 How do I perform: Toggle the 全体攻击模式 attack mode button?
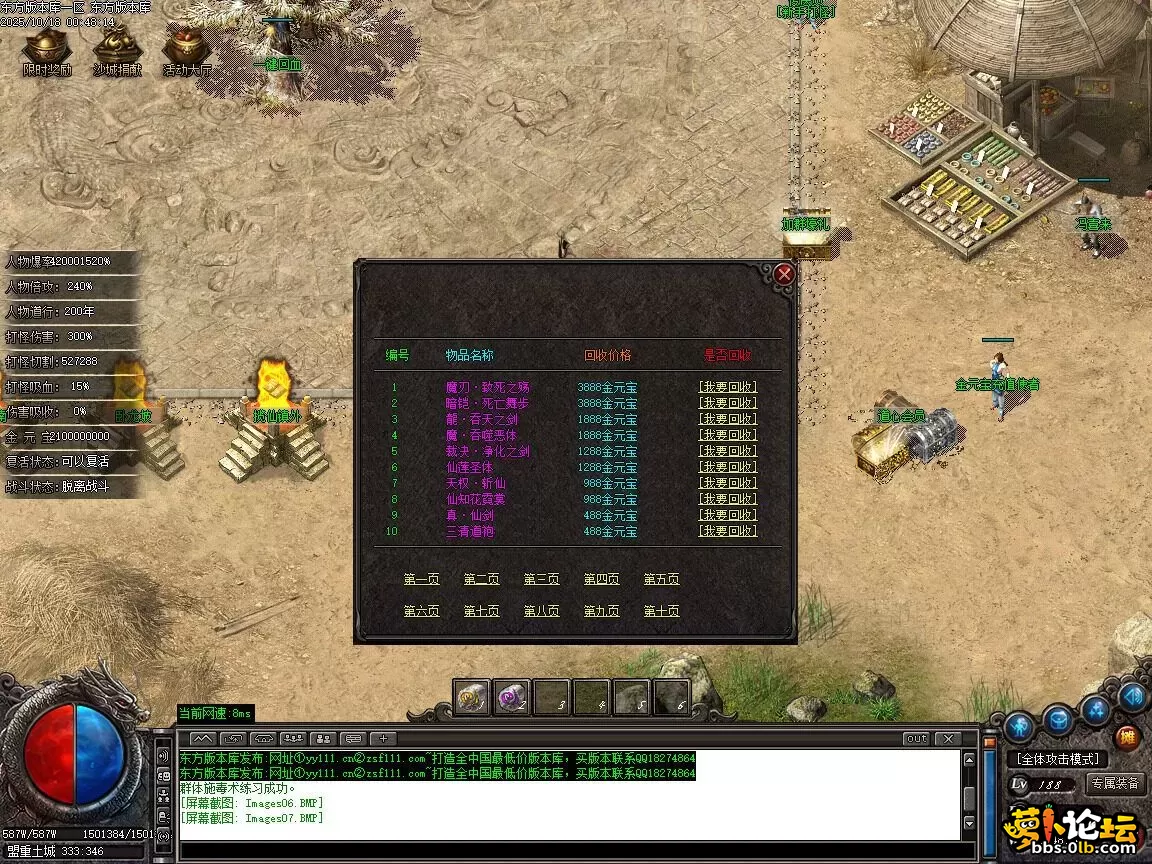tap(1059, 759)
